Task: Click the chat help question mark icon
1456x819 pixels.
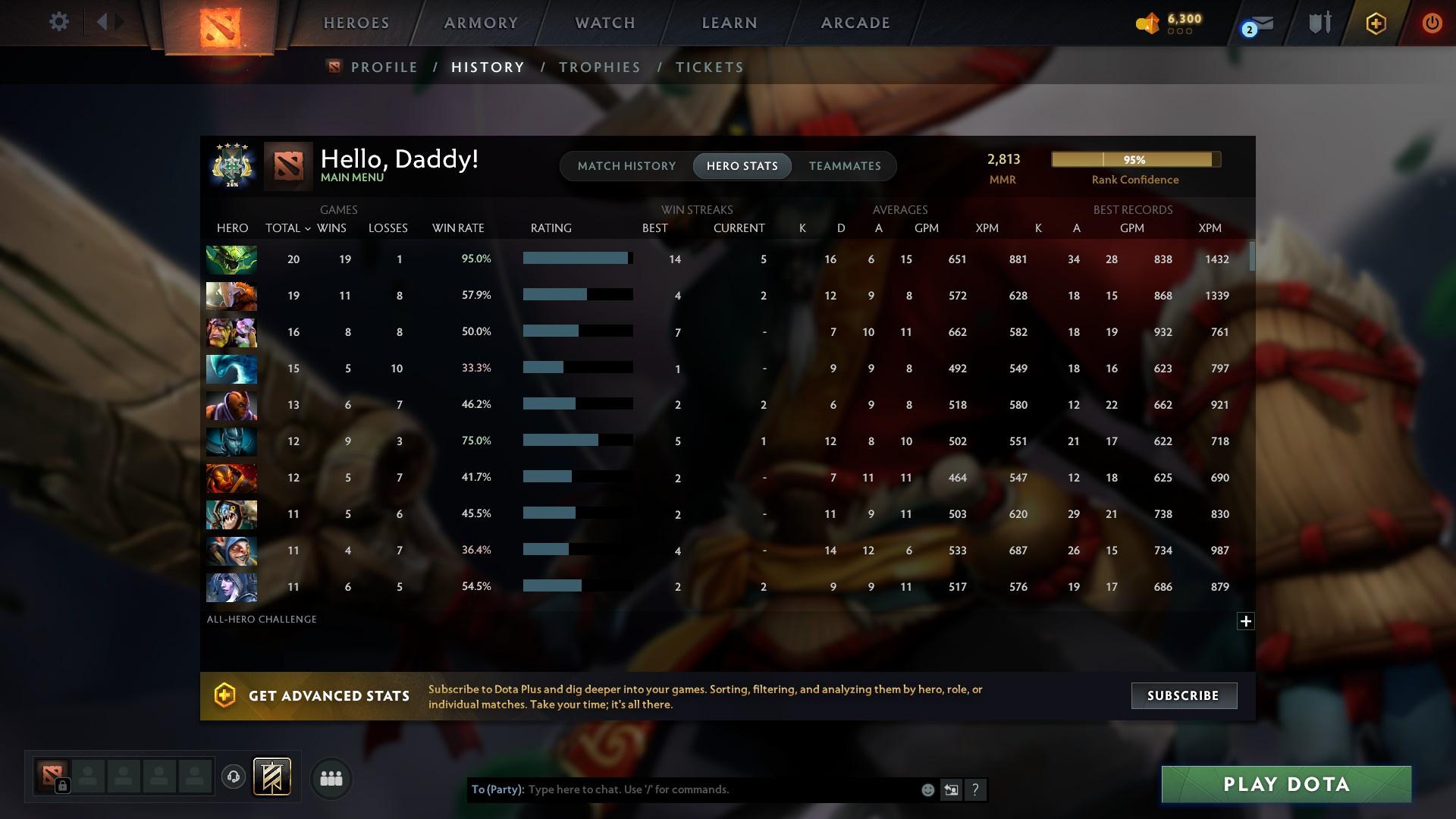Action: [976, 789]
